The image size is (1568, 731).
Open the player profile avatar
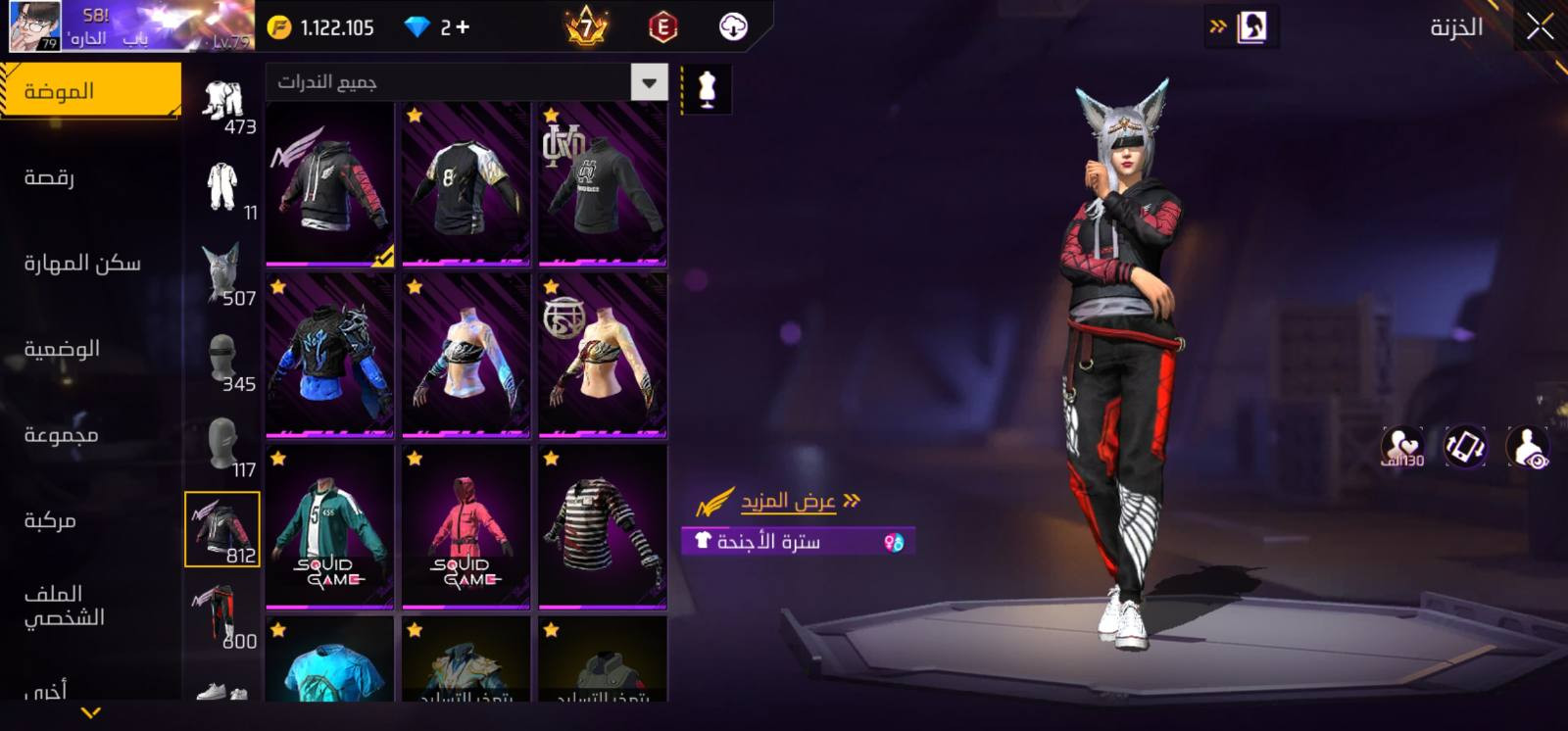34,25
